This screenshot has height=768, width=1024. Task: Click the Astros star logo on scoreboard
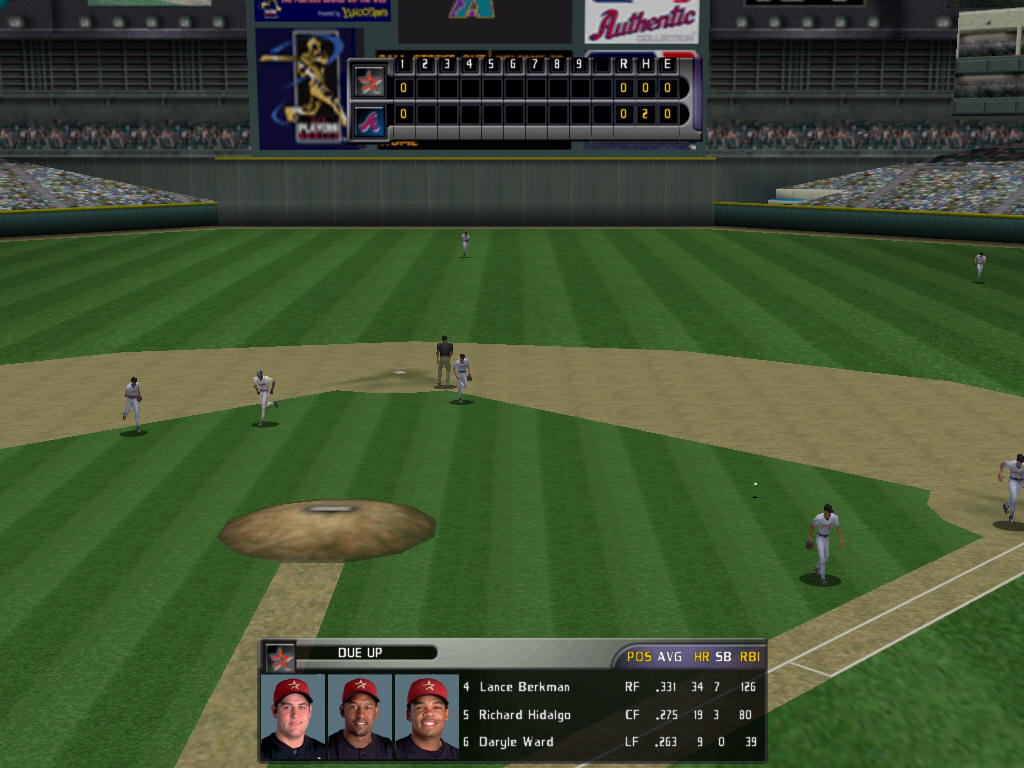[370, 81]
